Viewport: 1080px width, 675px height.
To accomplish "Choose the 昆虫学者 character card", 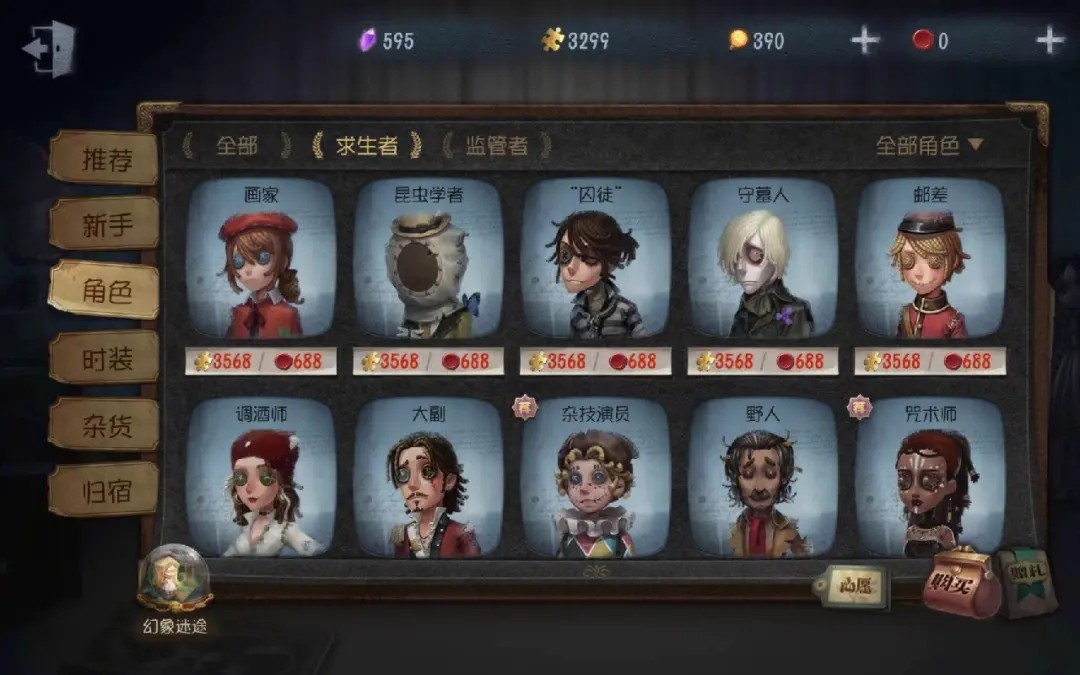I will tap(428, 261).
